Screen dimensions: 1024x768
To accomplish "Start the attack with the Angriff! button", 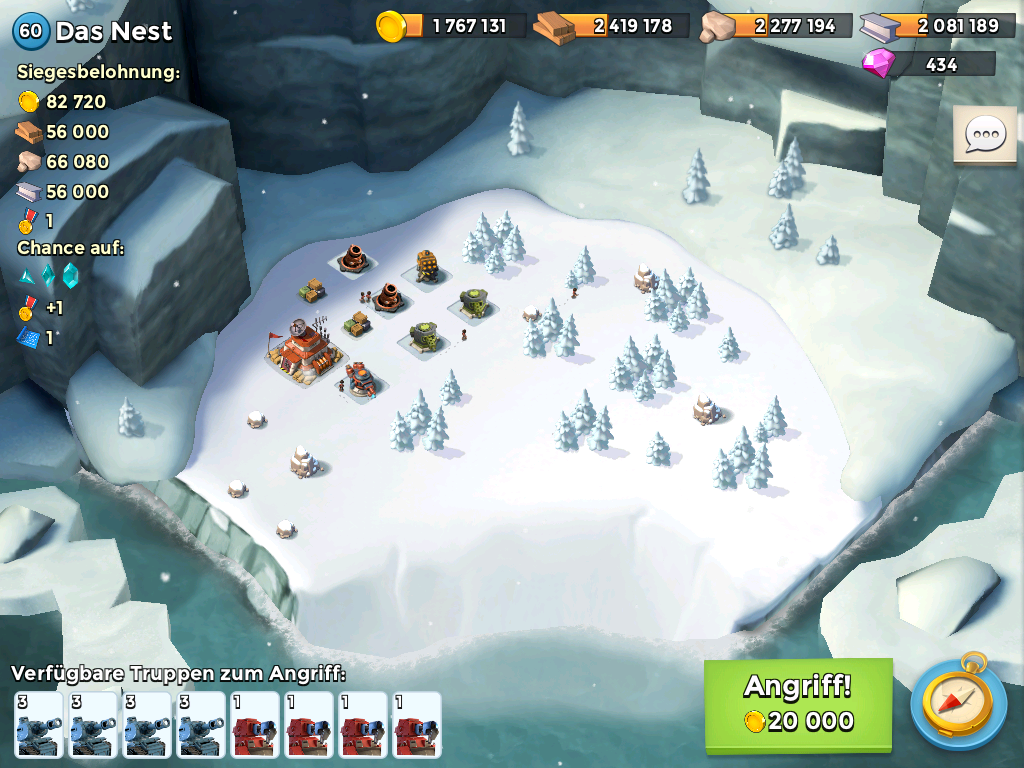I will pos(798,704).
